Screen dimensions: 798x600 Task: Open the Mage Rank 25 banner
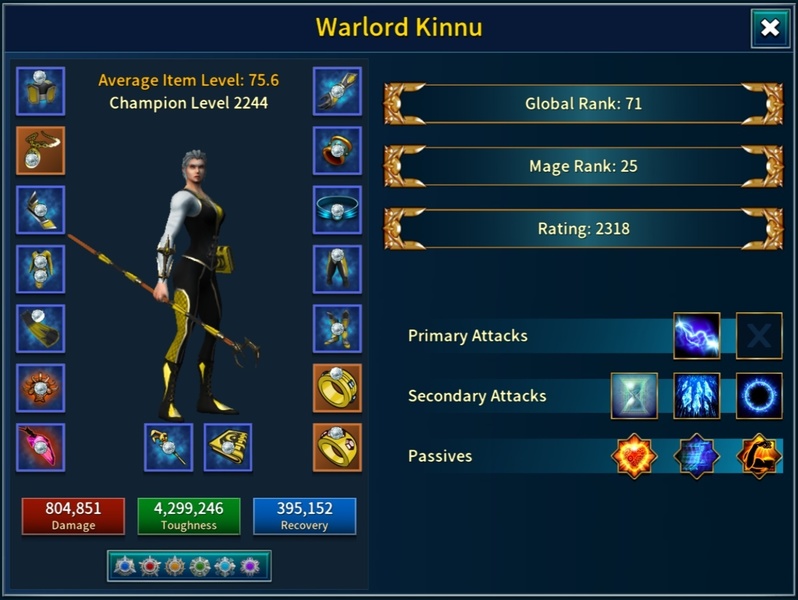583,166
